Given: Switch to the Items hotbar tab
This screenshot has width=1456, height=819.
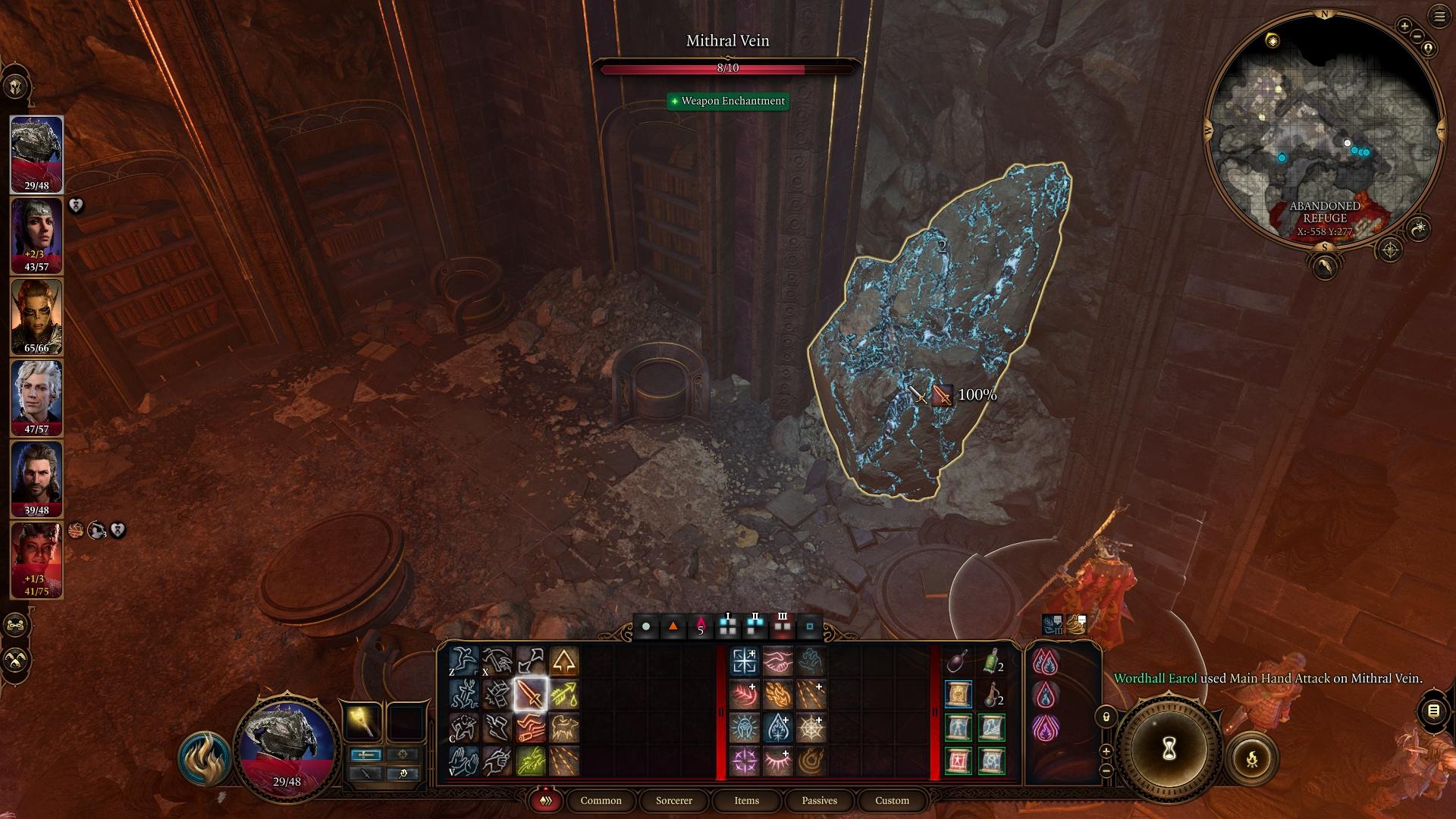Looking at the screenshot, I should 745,801.
